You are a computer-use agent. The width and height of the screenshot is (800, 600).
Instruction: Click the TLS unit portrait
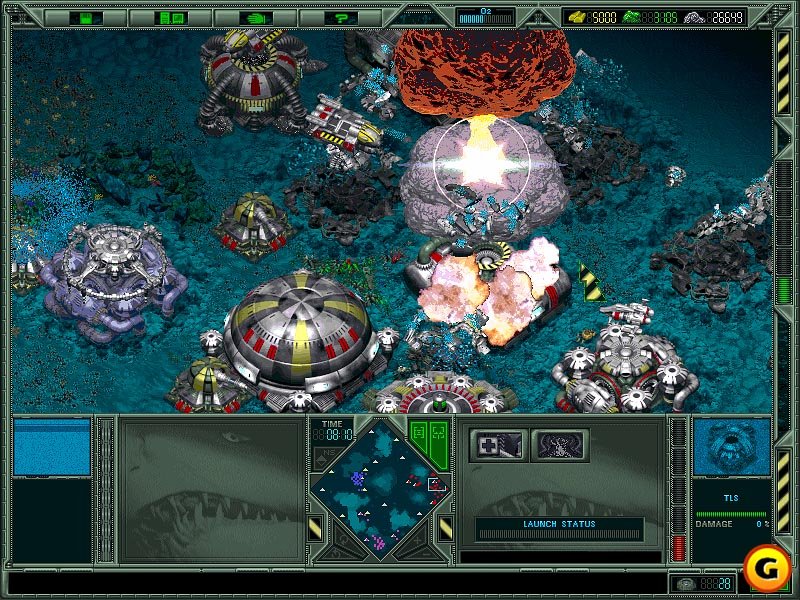pos(731,447)
